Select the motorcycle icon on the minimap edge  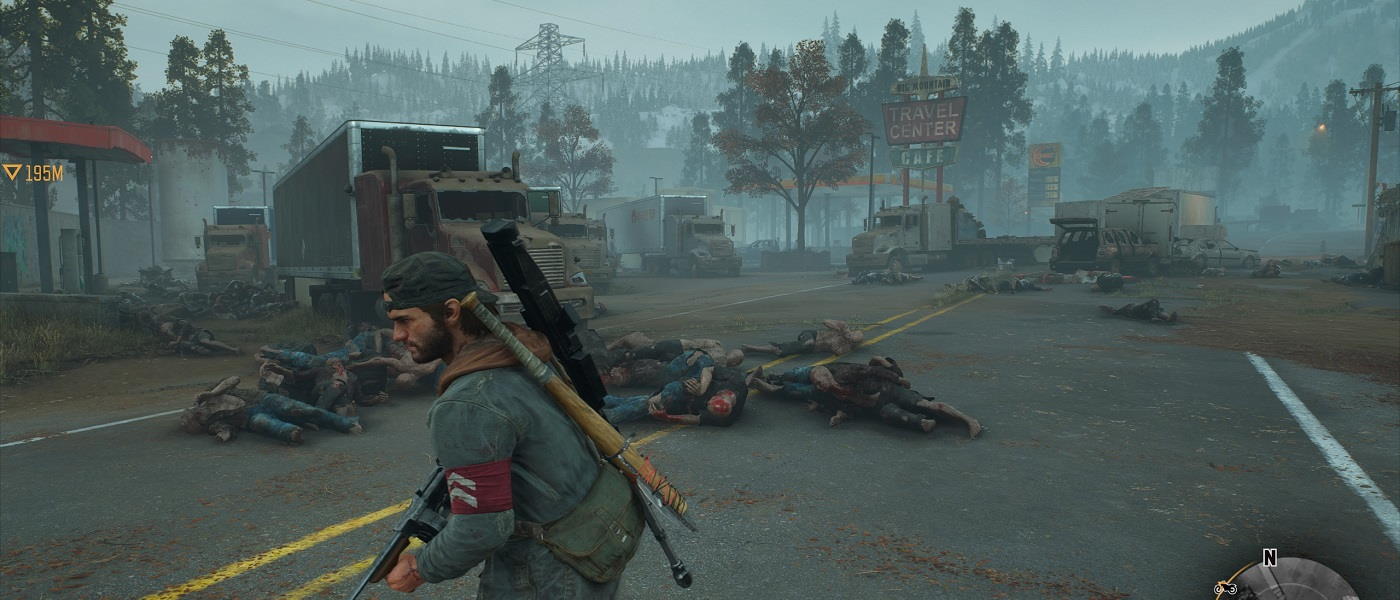pos(1226,589)
